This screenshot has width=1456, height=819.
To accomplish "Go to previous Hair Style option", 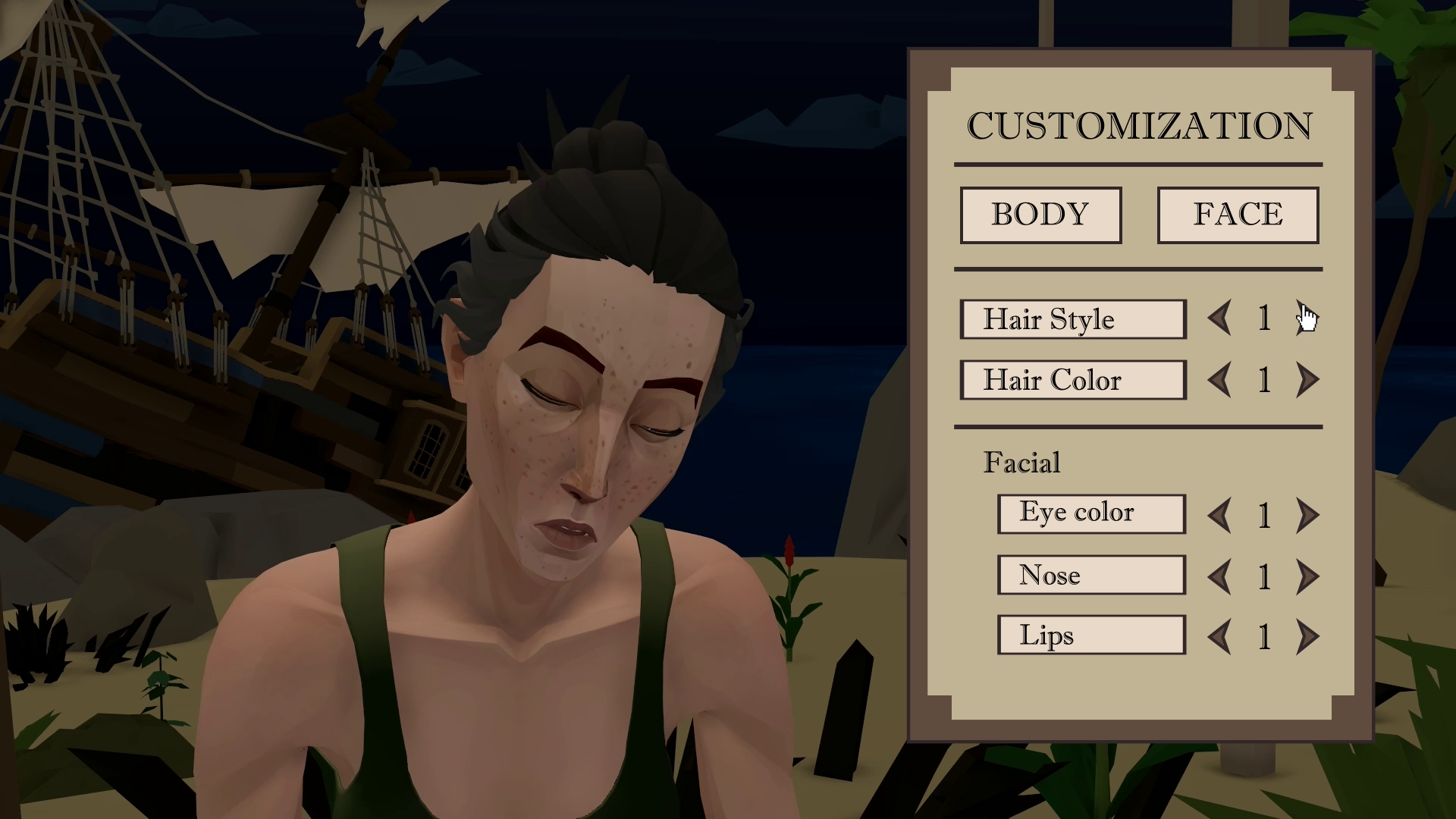I will click(x=1219, y=318).
